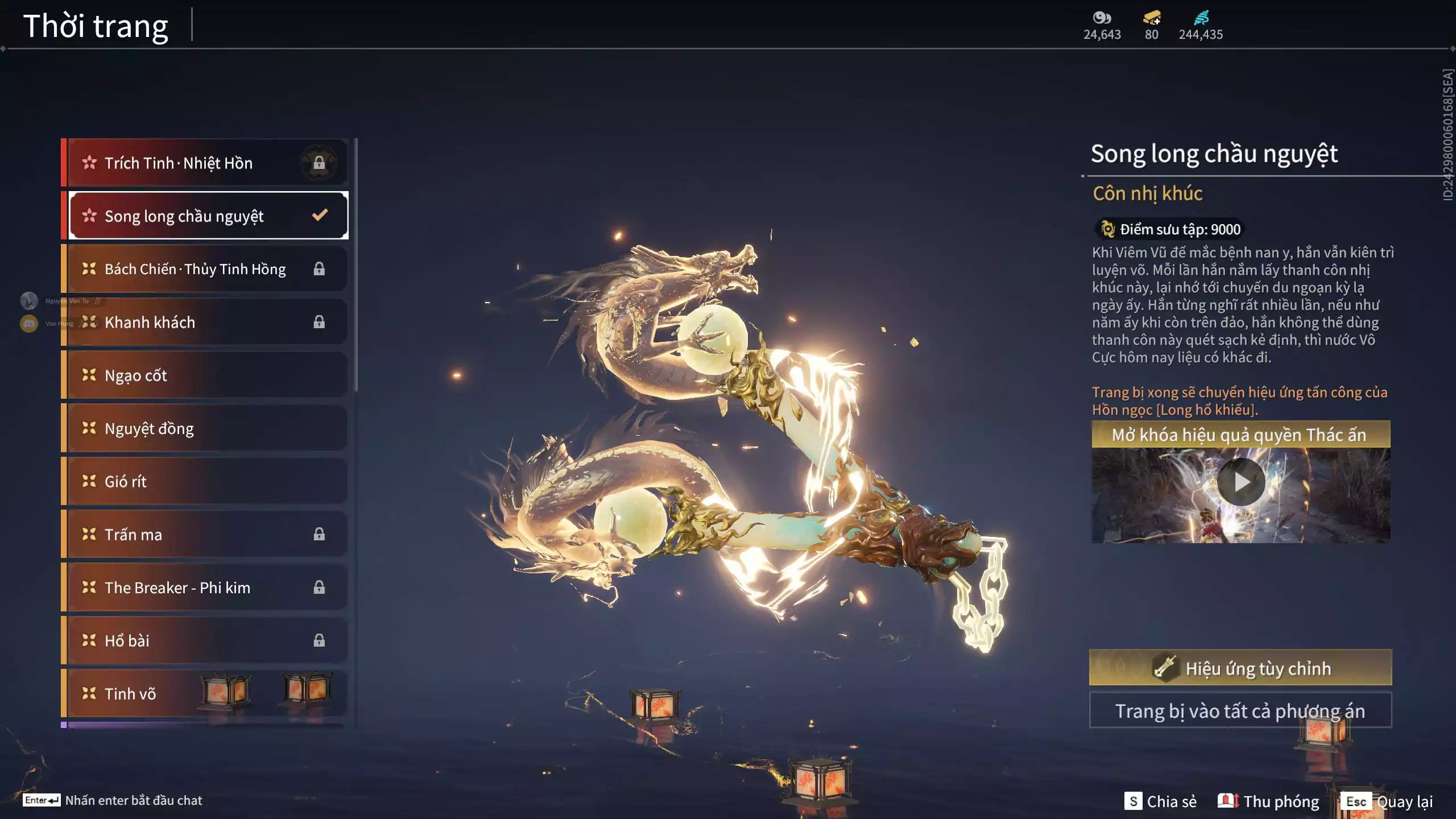
Task: Click Trang bị vào tất cả phương án
Action: point(1240,711)
